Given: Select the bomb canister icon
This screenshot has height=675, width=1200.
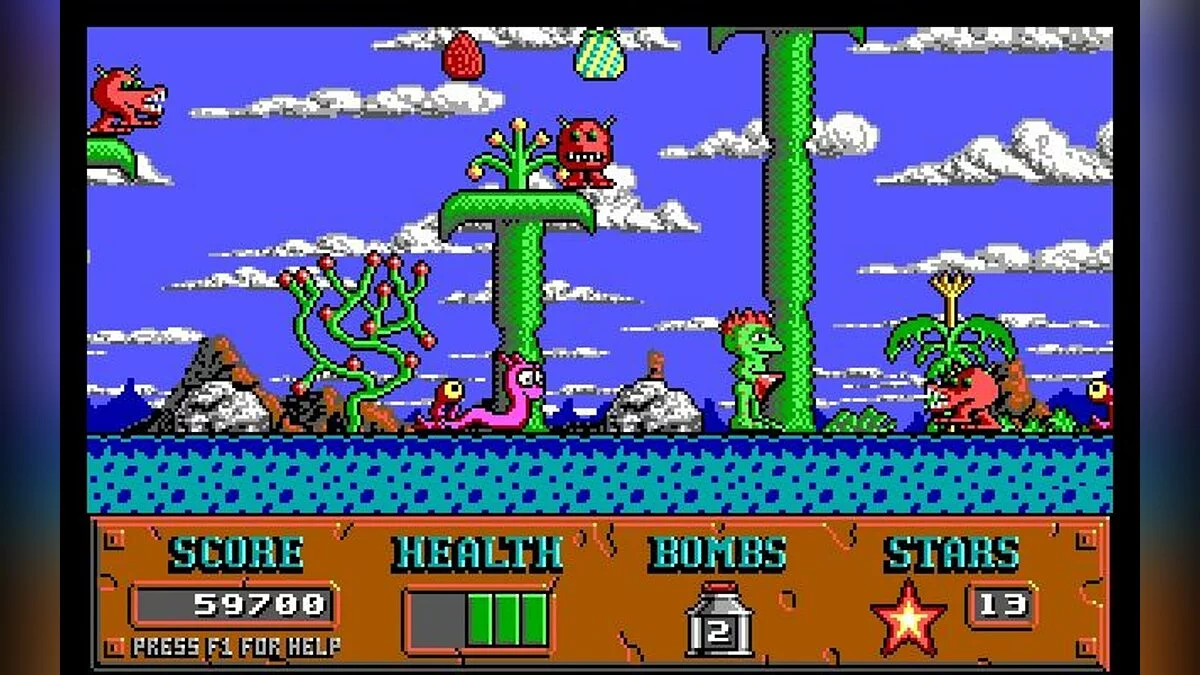Looking at the screenshot, I should pyautogui.click(x=718, y=620).
